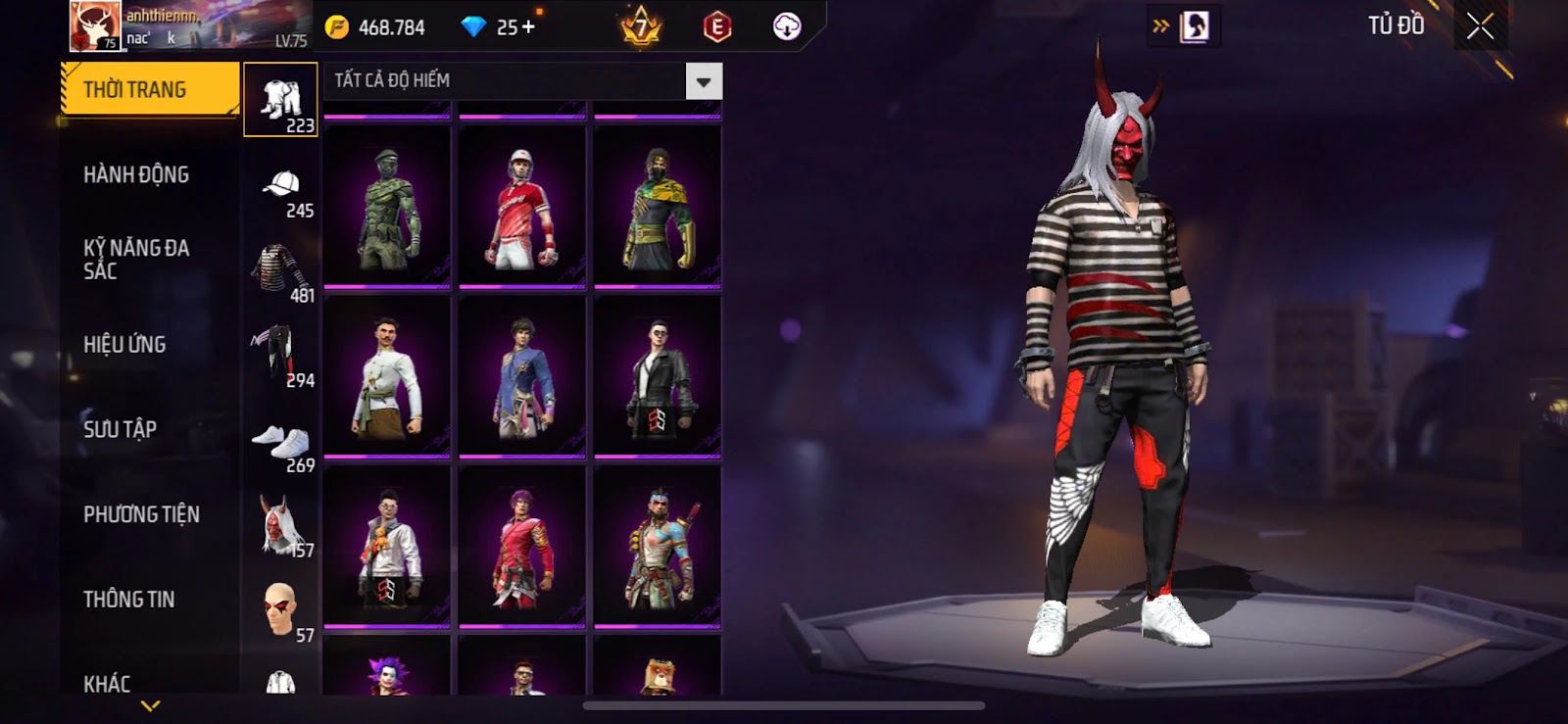This screenshot has height=724, width=1568.
Task: Pick the black pants category icon
Action: [x=281, y=356]
